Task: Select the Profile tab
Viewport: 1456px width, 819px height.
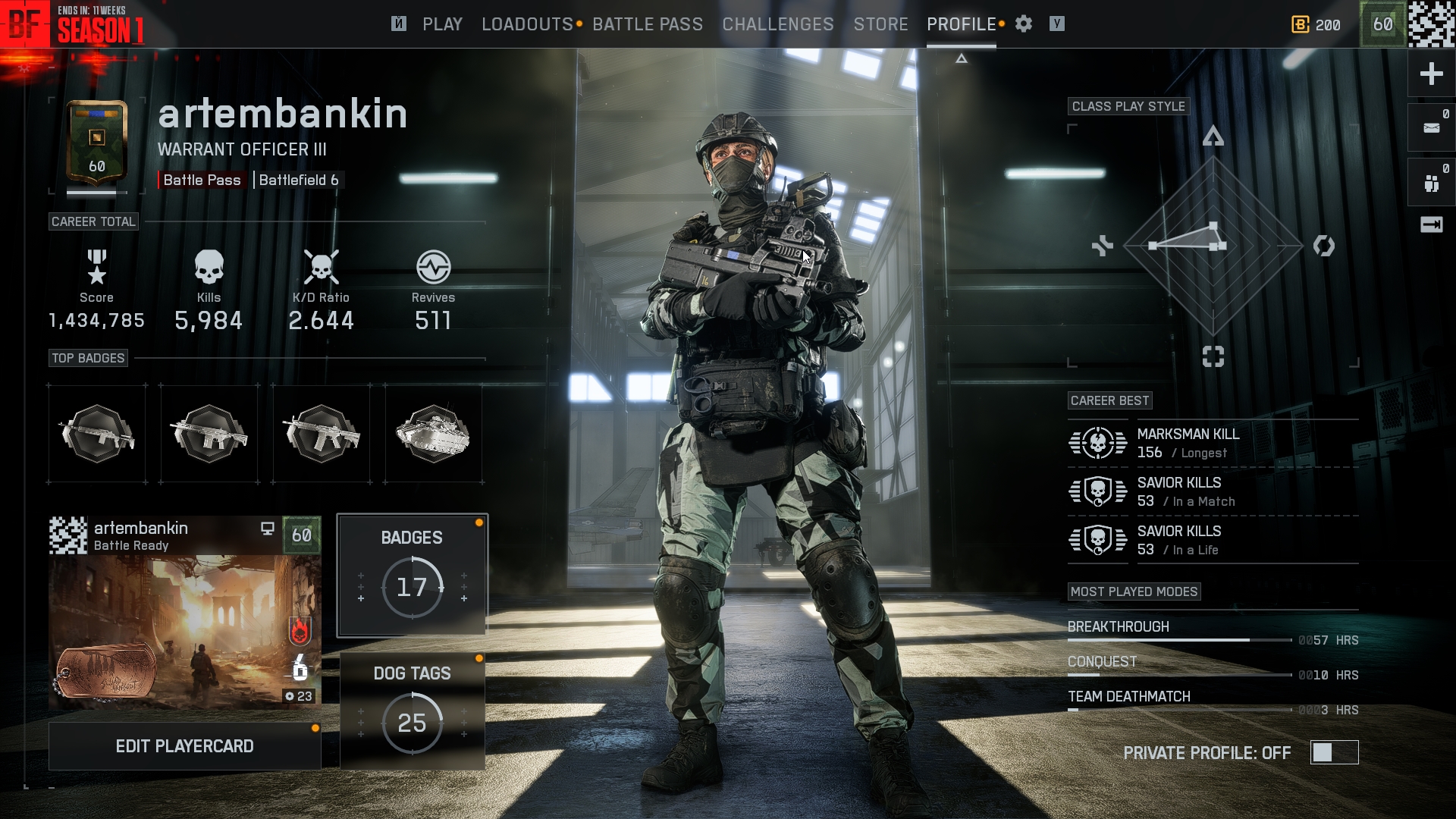Action: point(961,24)
